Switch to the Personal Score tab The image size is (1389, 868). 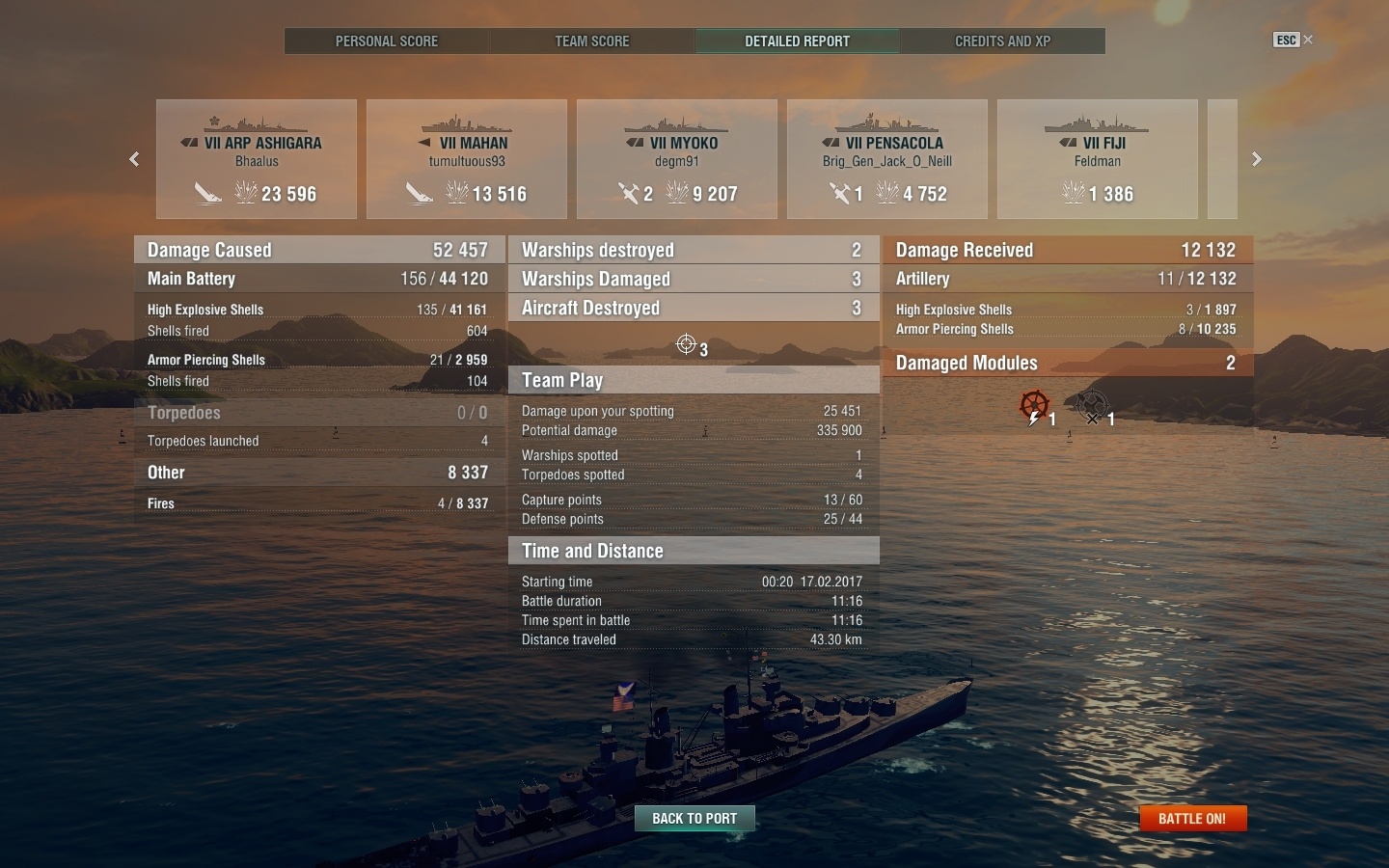pyautogui.click(x=387, y=41)
